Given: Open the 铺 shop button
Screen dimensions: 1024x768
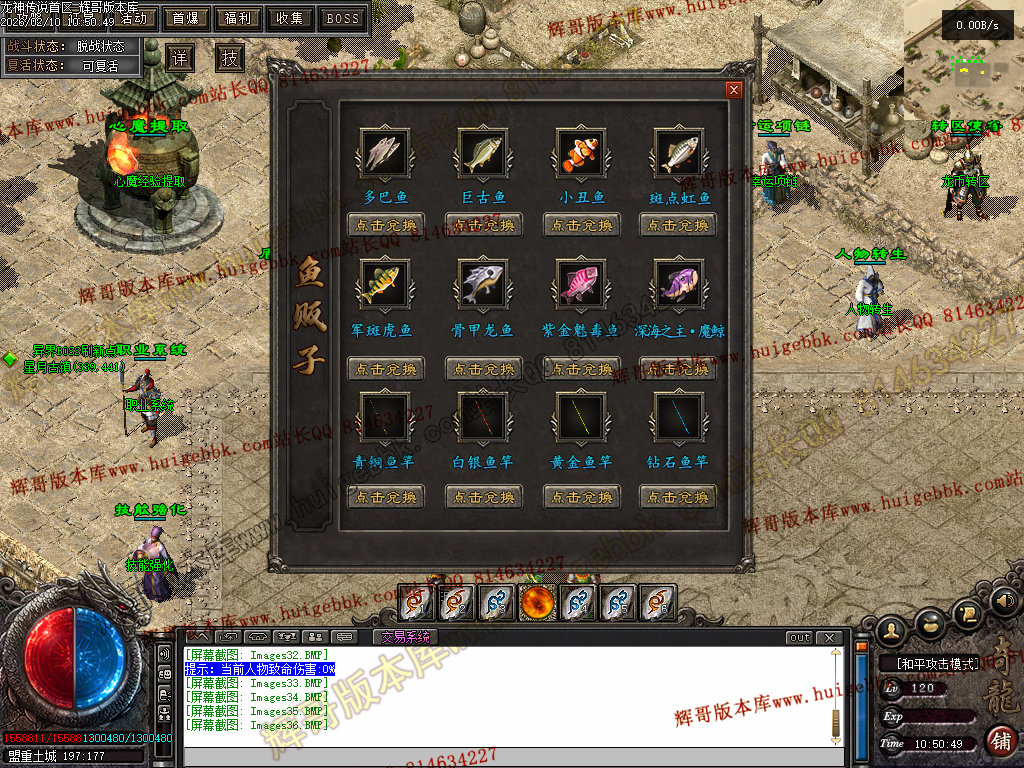Looking at the screenshot, I should tap(999, 741).
